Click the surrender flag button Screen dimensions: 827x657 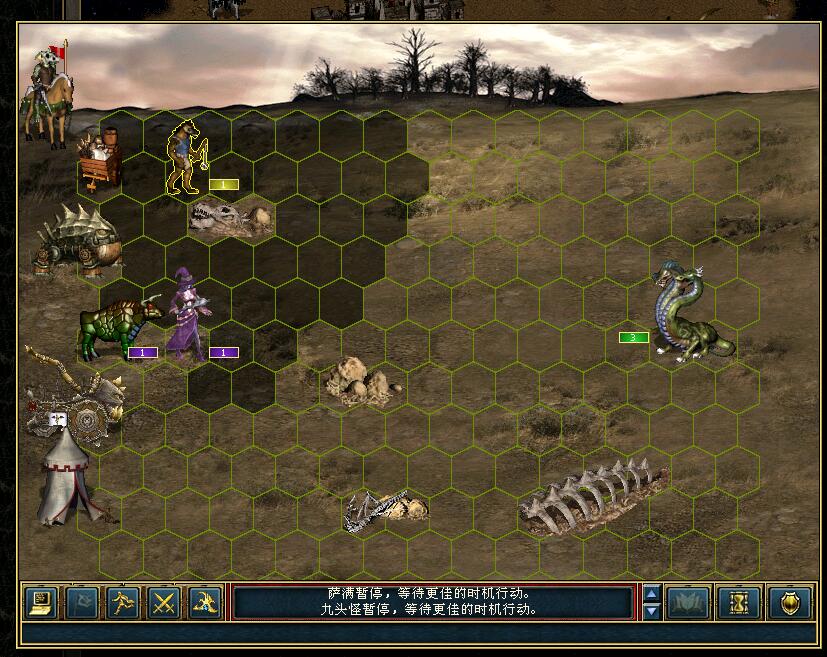tap(83, 603)
